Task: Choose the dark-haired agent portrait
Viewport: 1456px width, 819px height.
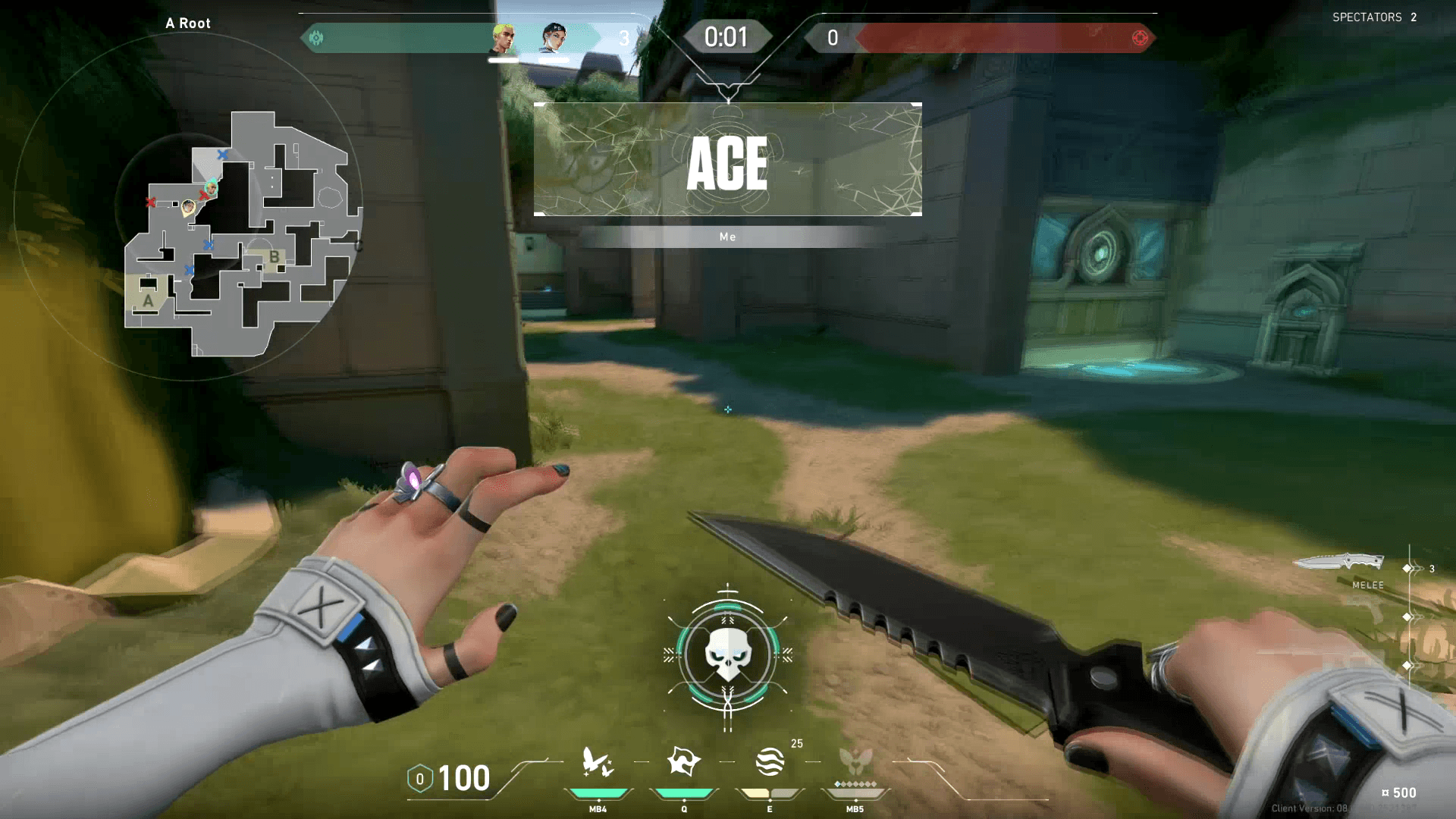Action: coord(554,38)
